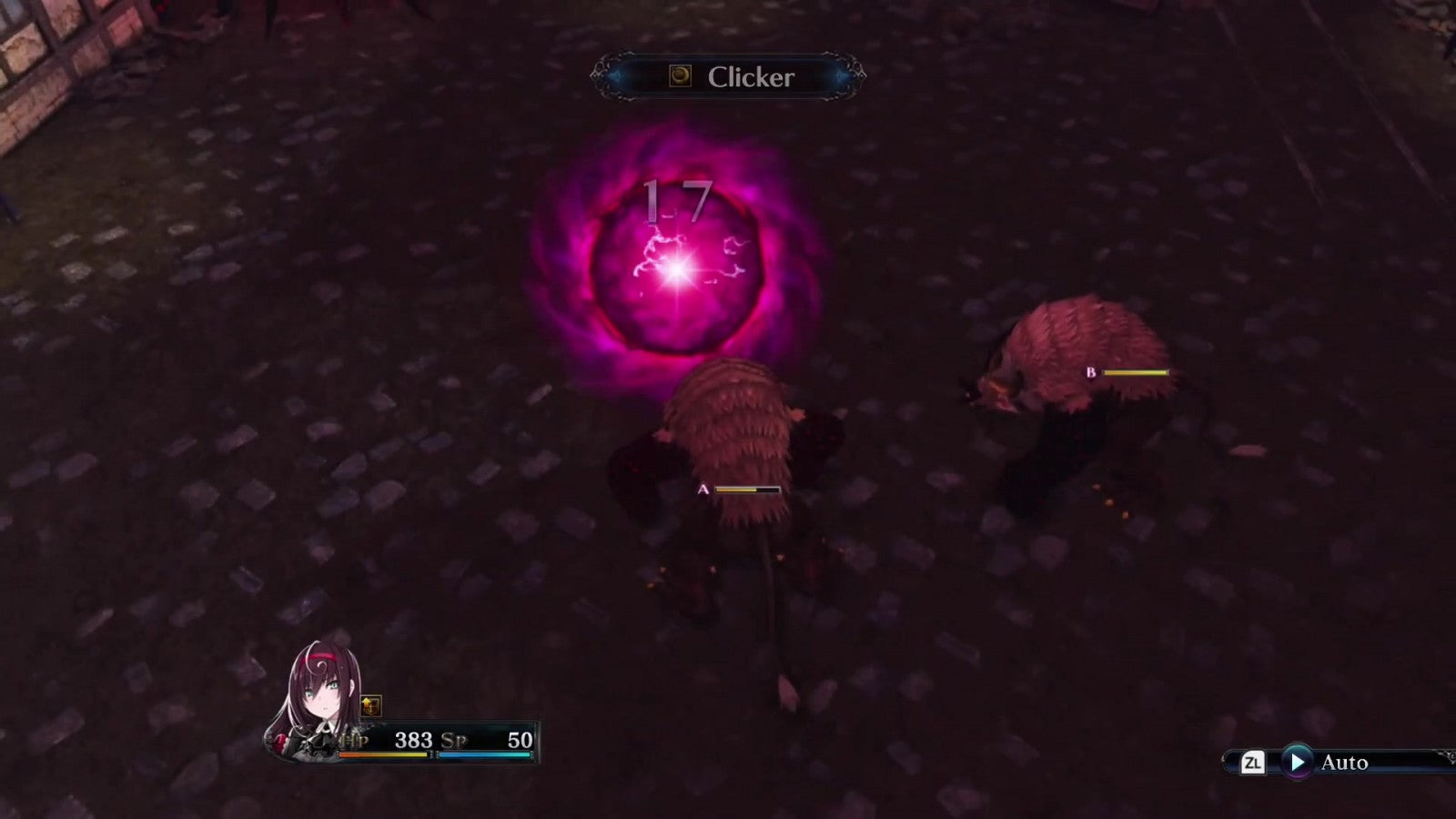Click the Clicker skill name banner

(729, 77)
